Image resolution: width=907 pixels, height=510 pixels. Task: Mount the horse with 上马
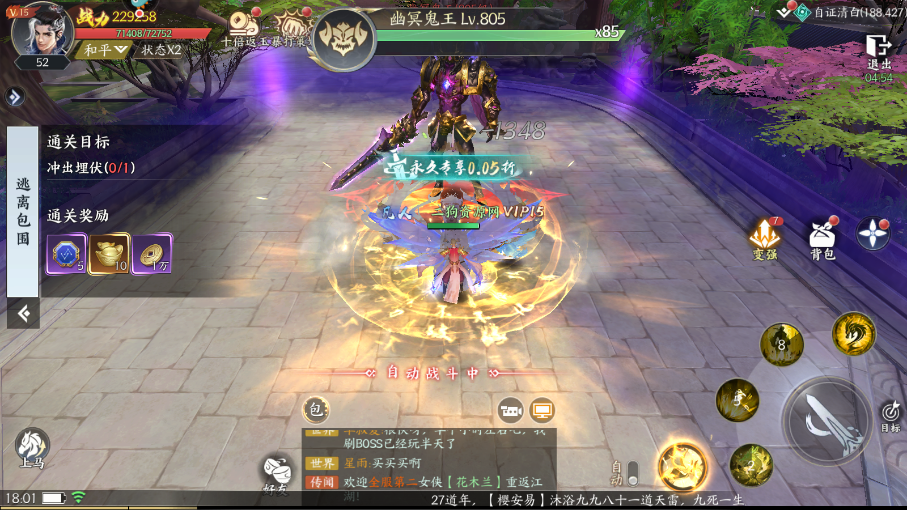32,446
